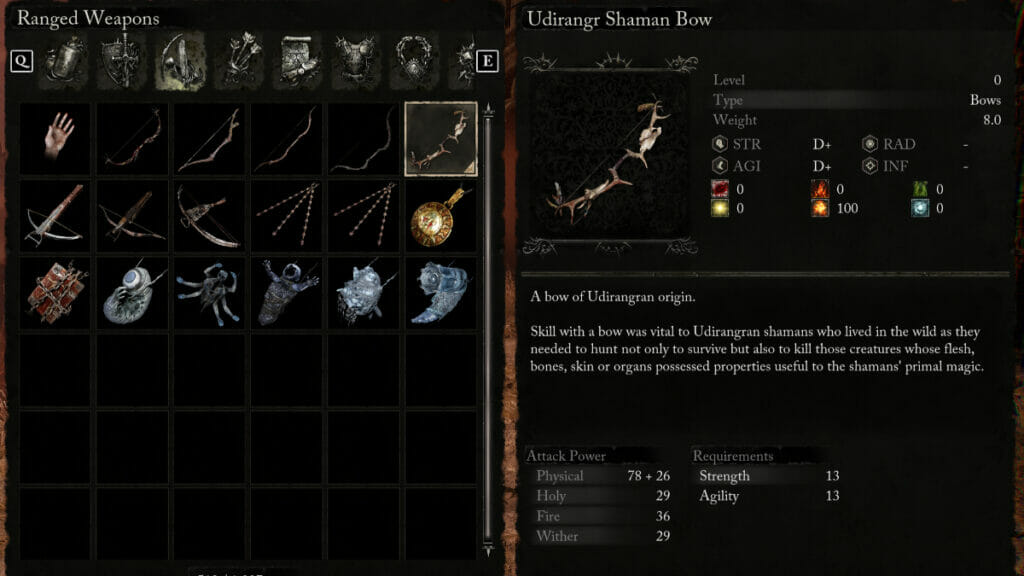
Task: Select the bare hand unequip slot
Action: tap(55, 139)
